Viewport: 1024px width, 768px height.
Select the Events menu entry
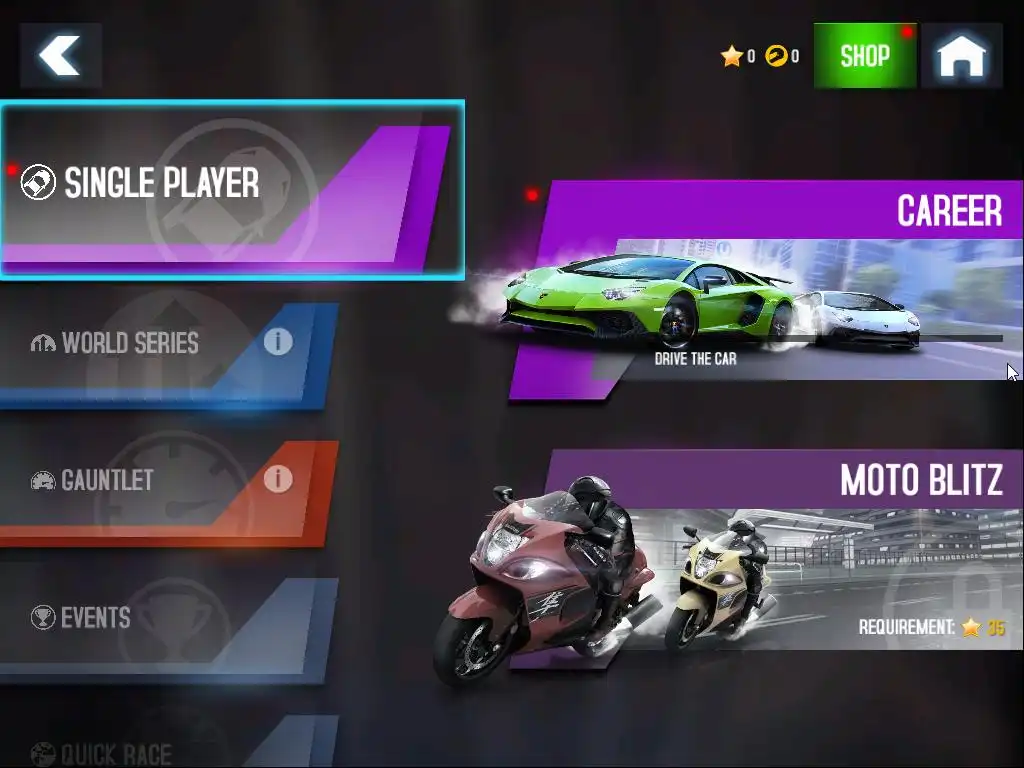(x=96, y=618)
